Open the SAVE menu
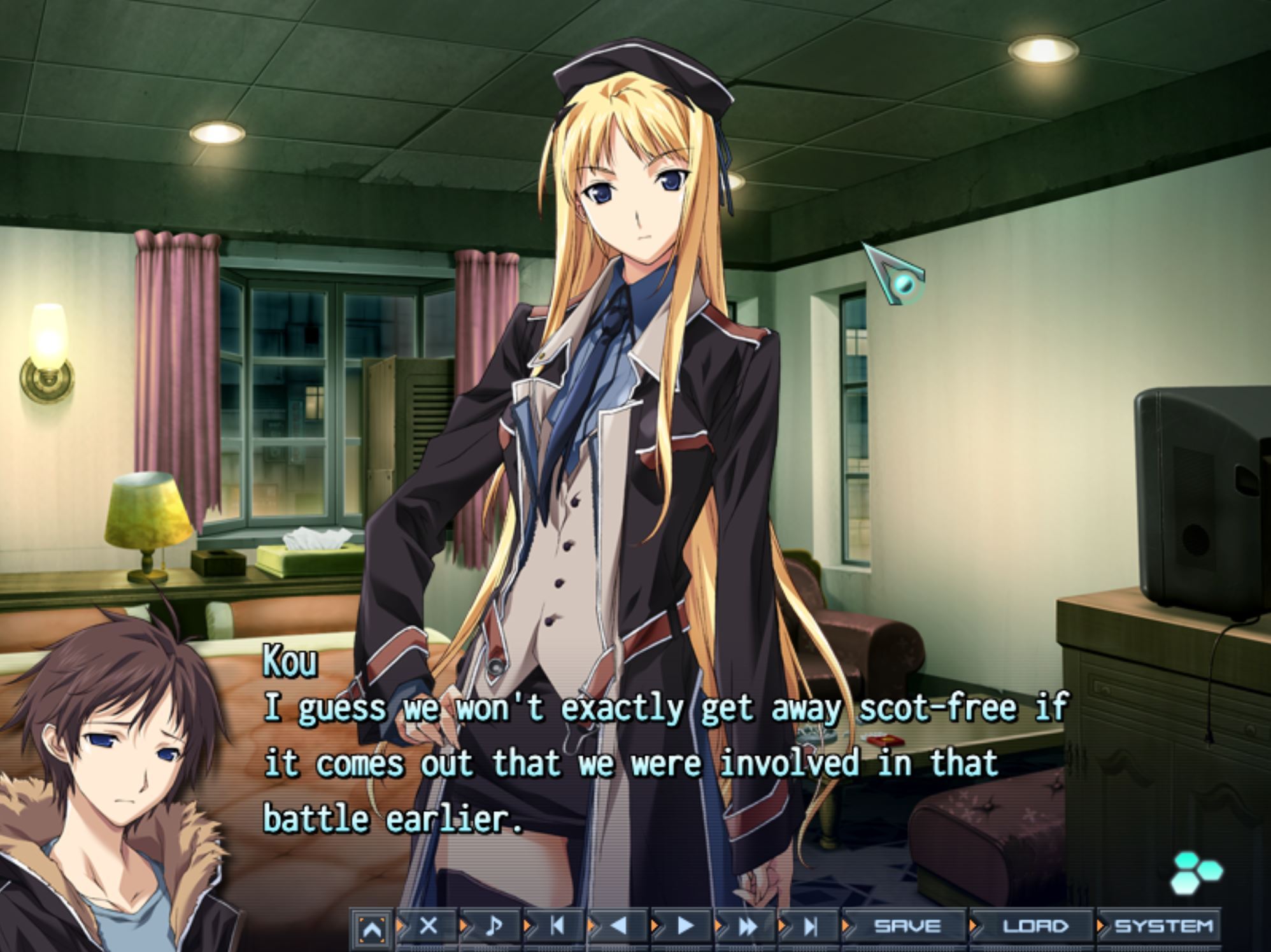The width and height of the screenshot is (1271, 952). coord(907,927)
